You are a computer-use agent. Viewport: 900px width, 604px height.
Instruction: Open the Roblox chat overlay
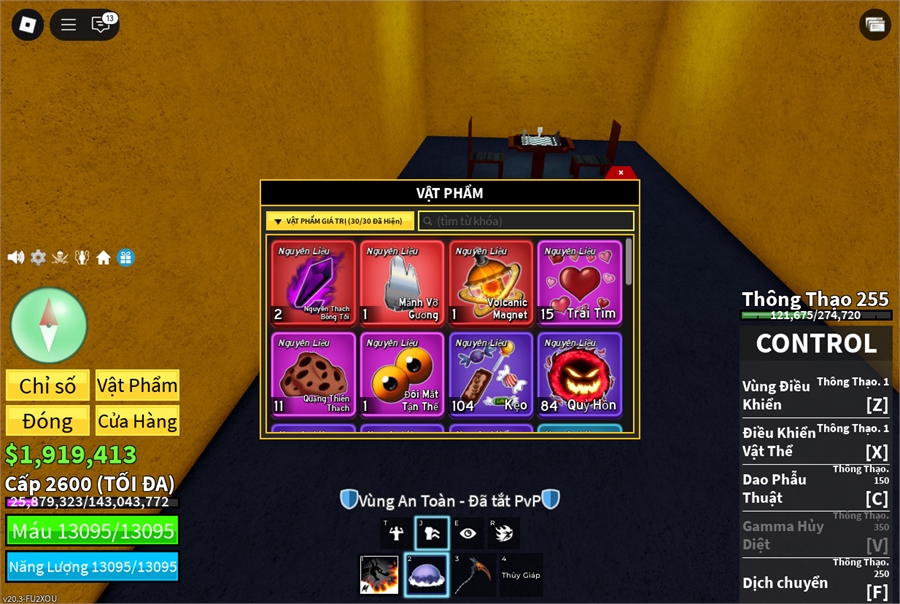101,25
